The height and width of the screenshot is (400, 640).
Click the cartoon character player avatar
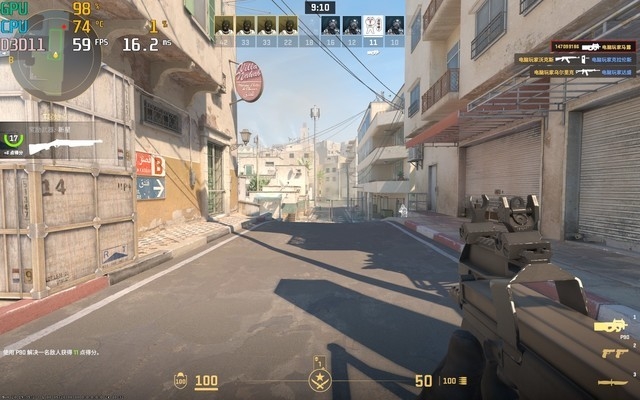click(373, 26)
